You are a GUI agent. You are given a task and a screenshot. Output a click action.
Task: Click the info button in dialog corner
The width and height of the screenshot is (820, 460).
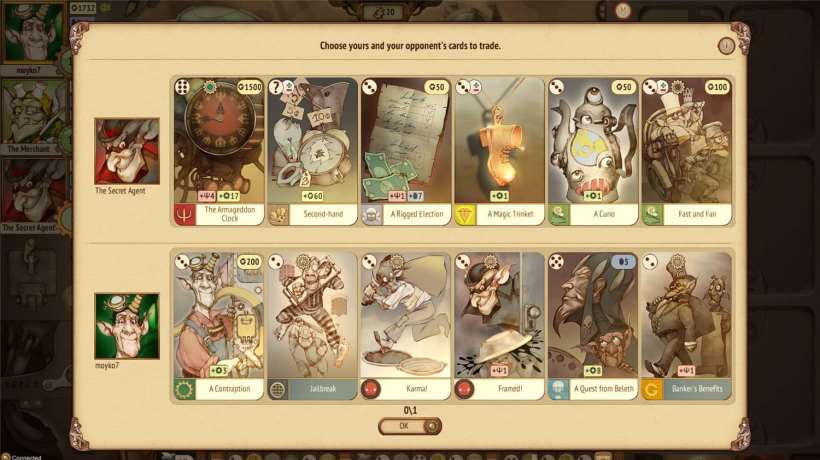pyautogui.click(x=726, y=46)
